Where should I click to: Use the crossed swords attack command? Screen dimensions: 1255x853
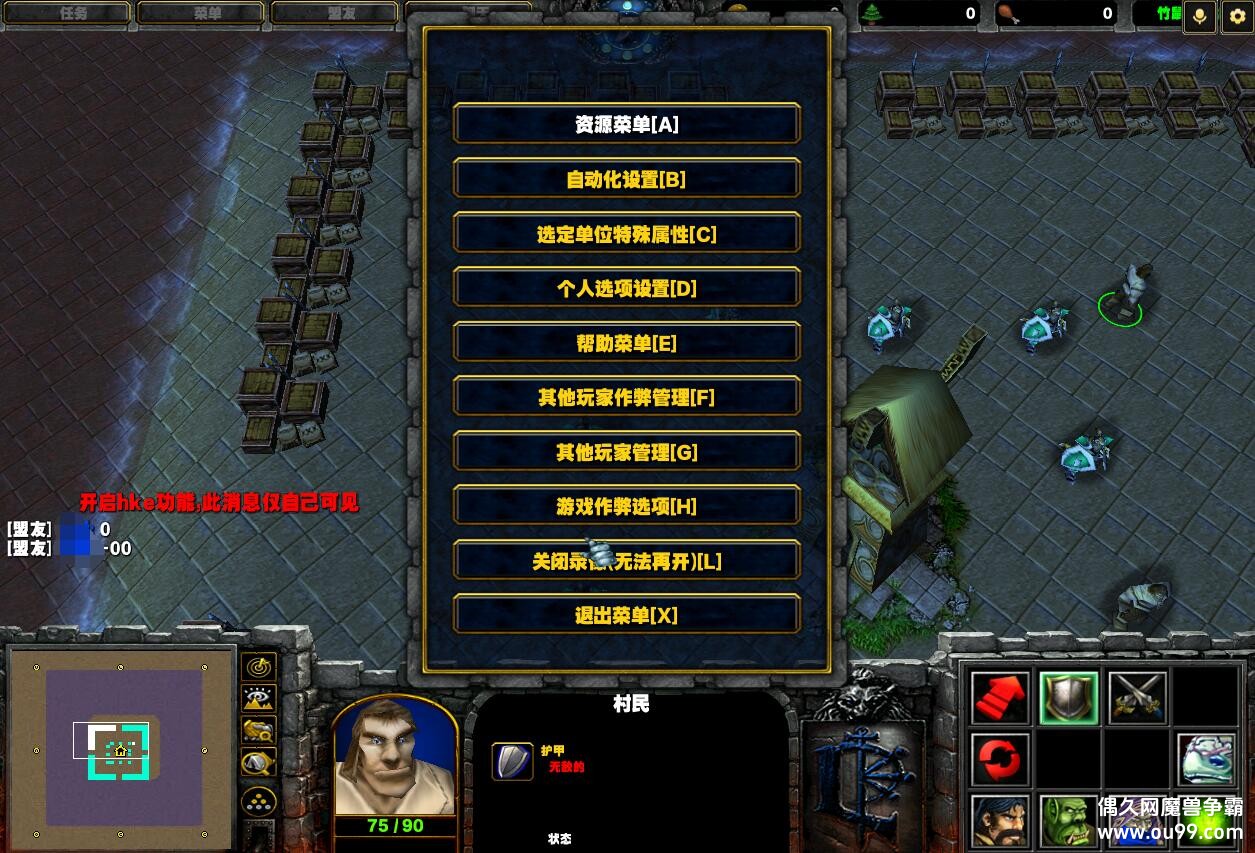tap(1137, 697)
